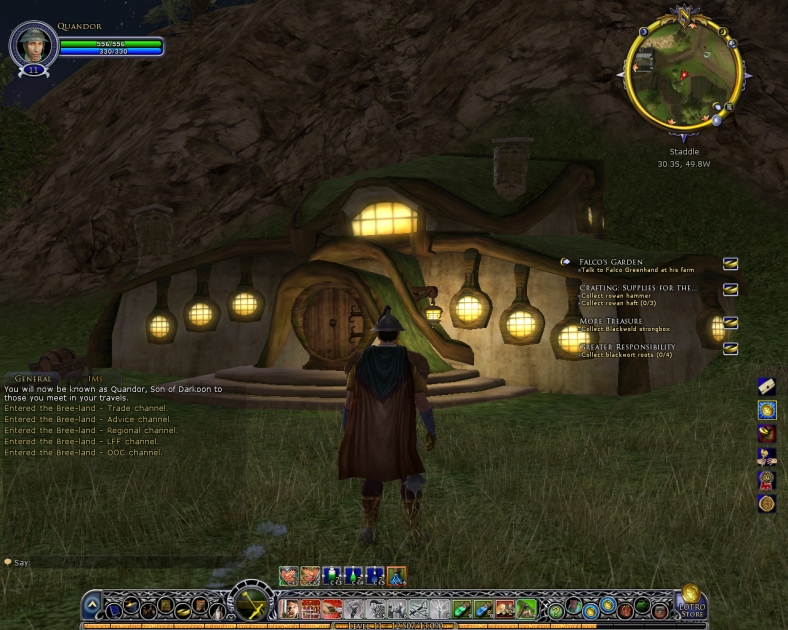Click the Say chat input field

[x=120, y=562]
